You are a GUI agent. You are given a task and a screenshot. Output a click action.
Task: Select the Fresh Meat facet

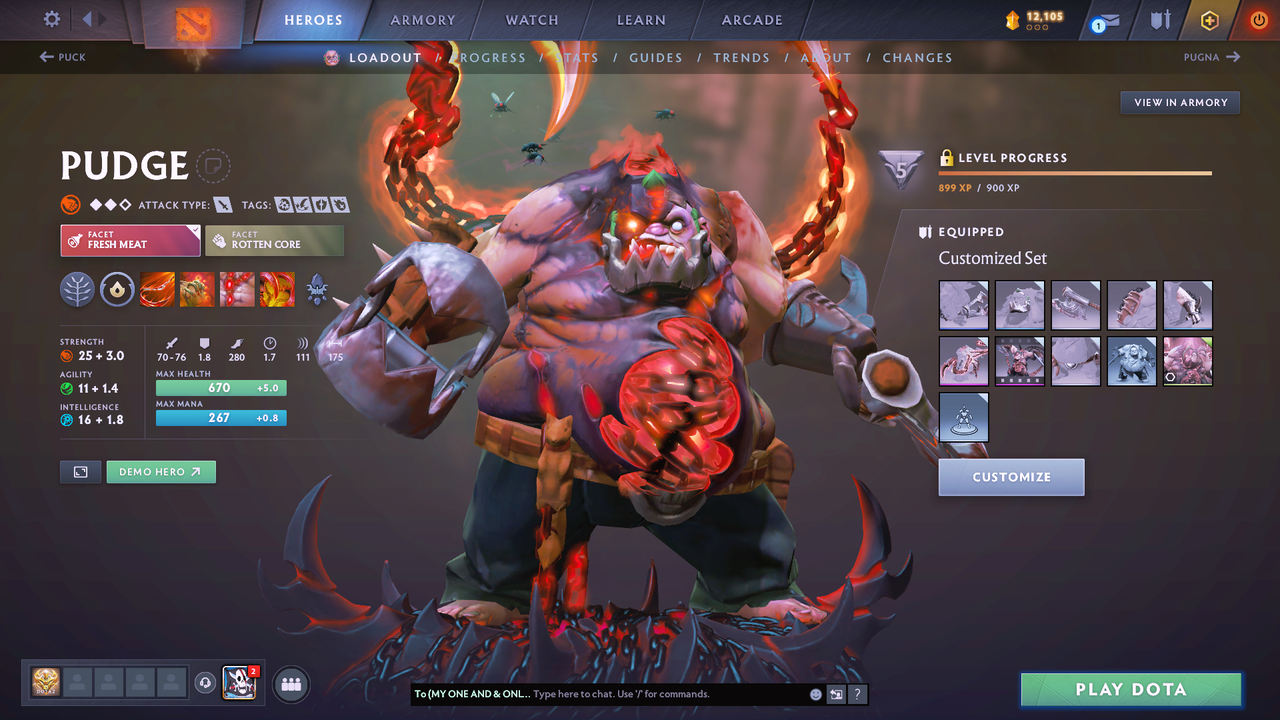click(130, 240)
